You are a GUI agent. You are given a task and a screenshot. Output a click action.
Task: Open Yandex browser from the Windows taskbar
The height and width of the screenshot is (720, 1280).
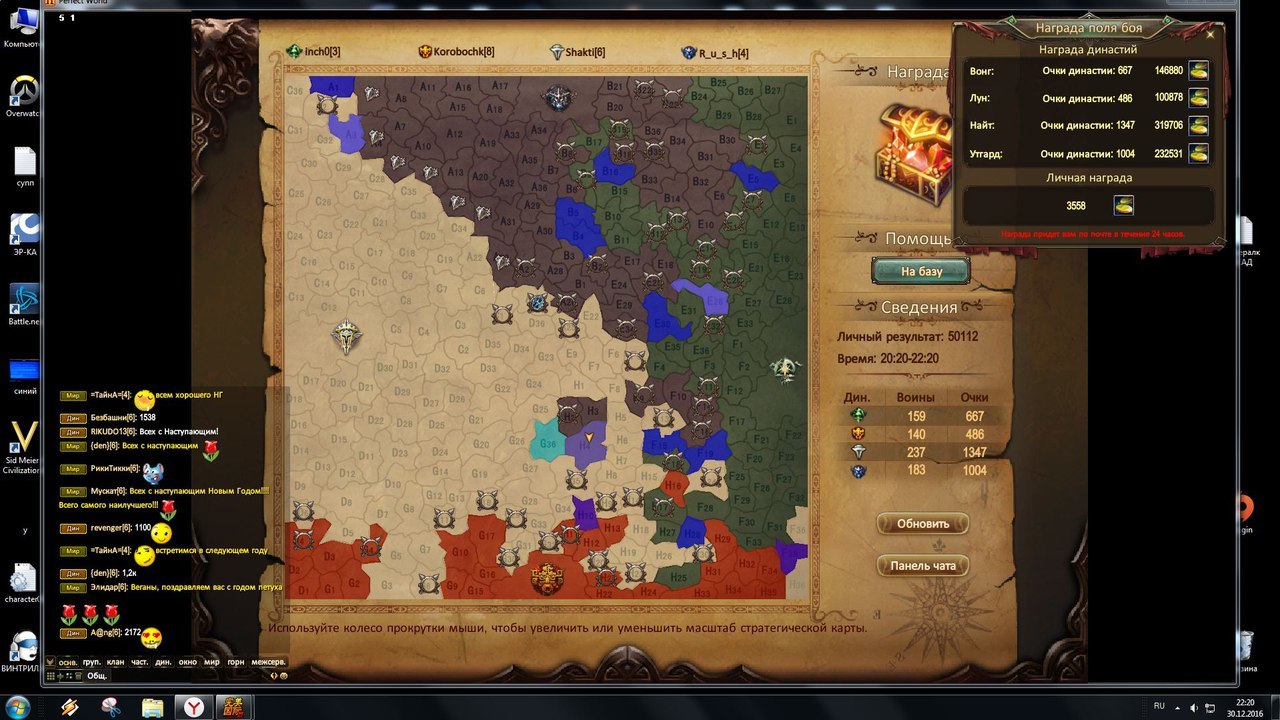(x=194, y=707)
